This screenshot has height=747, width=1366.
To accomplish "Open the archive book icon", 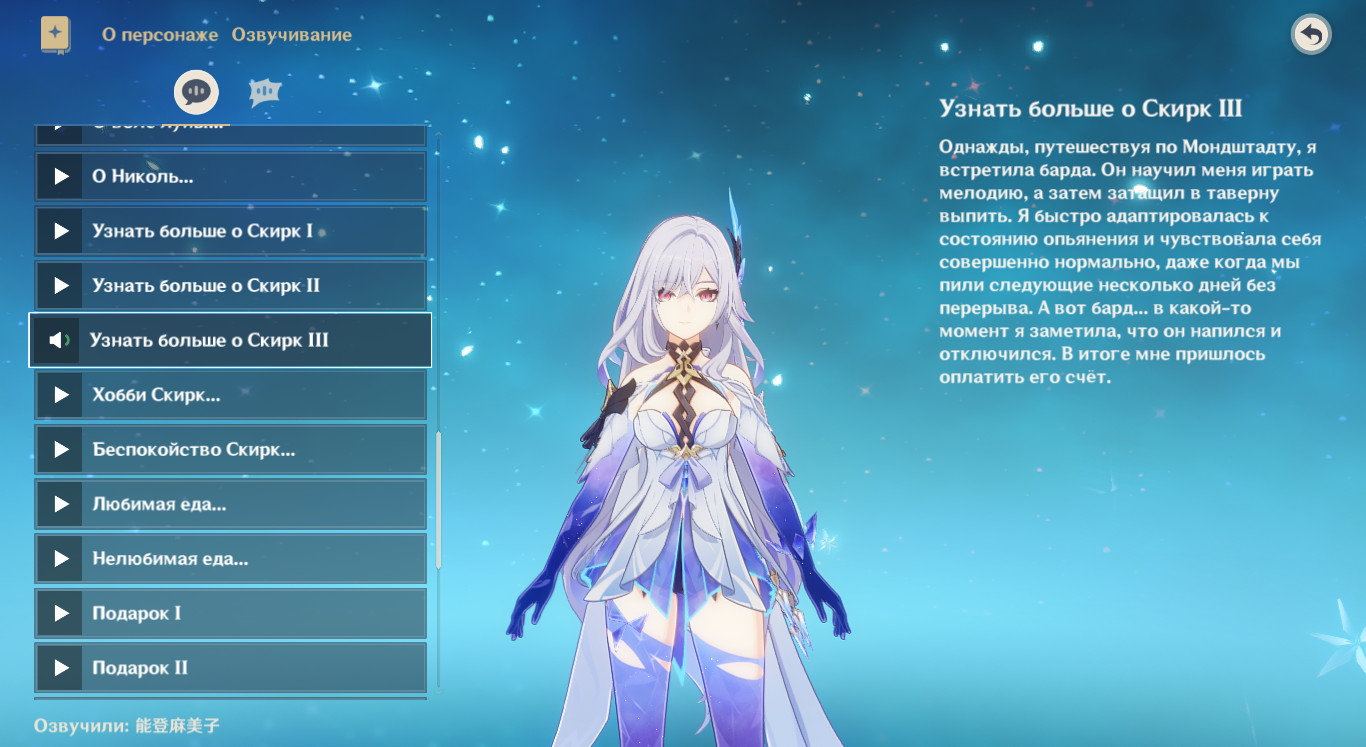I will coord(56,34).
